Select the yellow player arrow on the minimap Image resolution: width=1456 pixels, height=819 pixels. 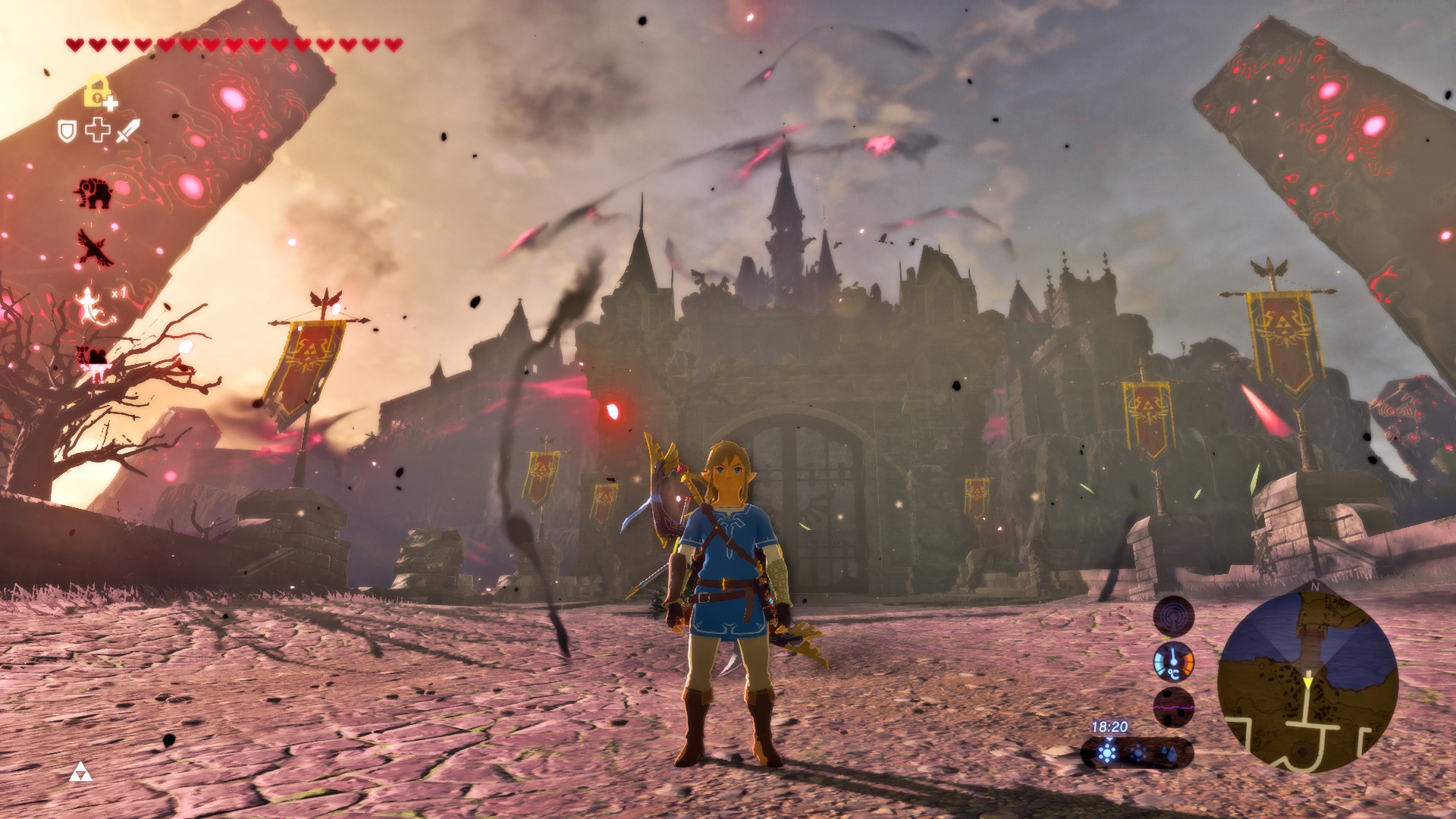coord(1308,683)
